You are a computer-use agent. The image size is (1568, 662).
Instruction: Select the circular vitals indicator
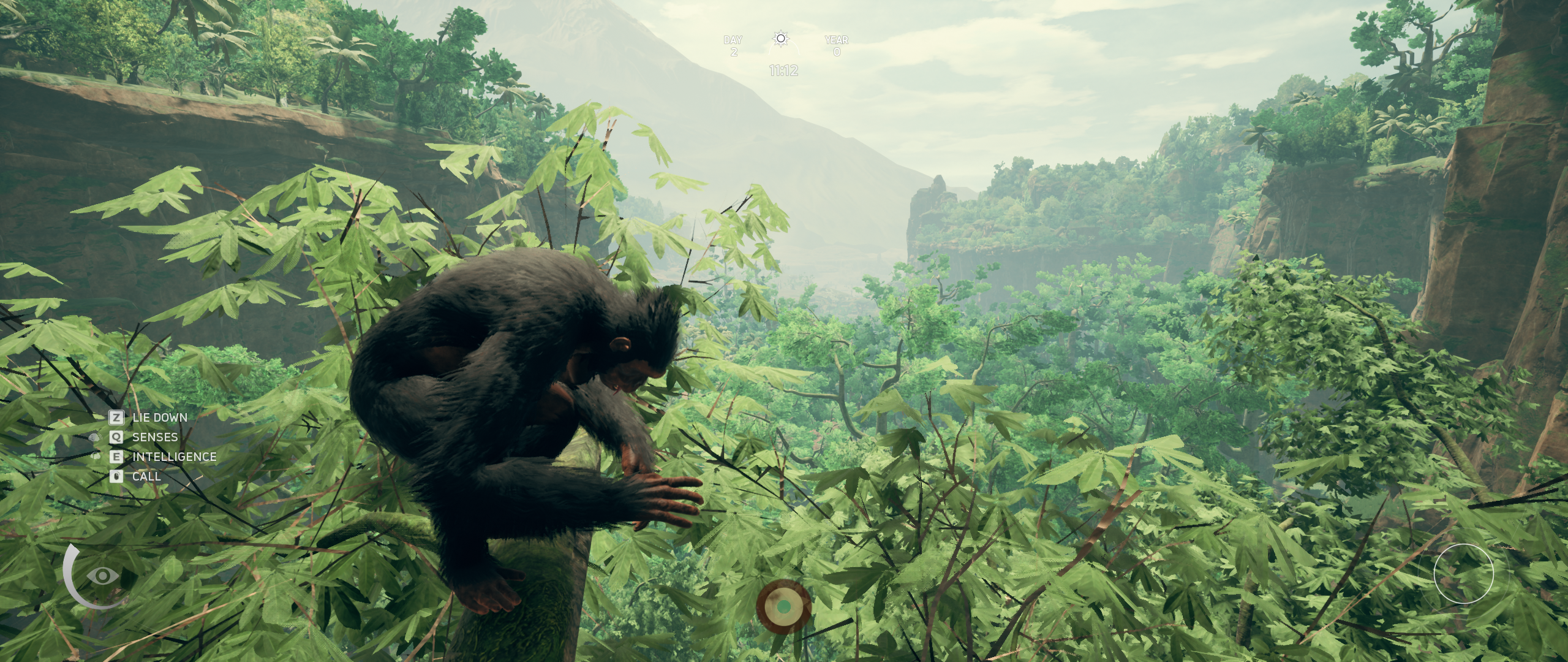(783, 606)
